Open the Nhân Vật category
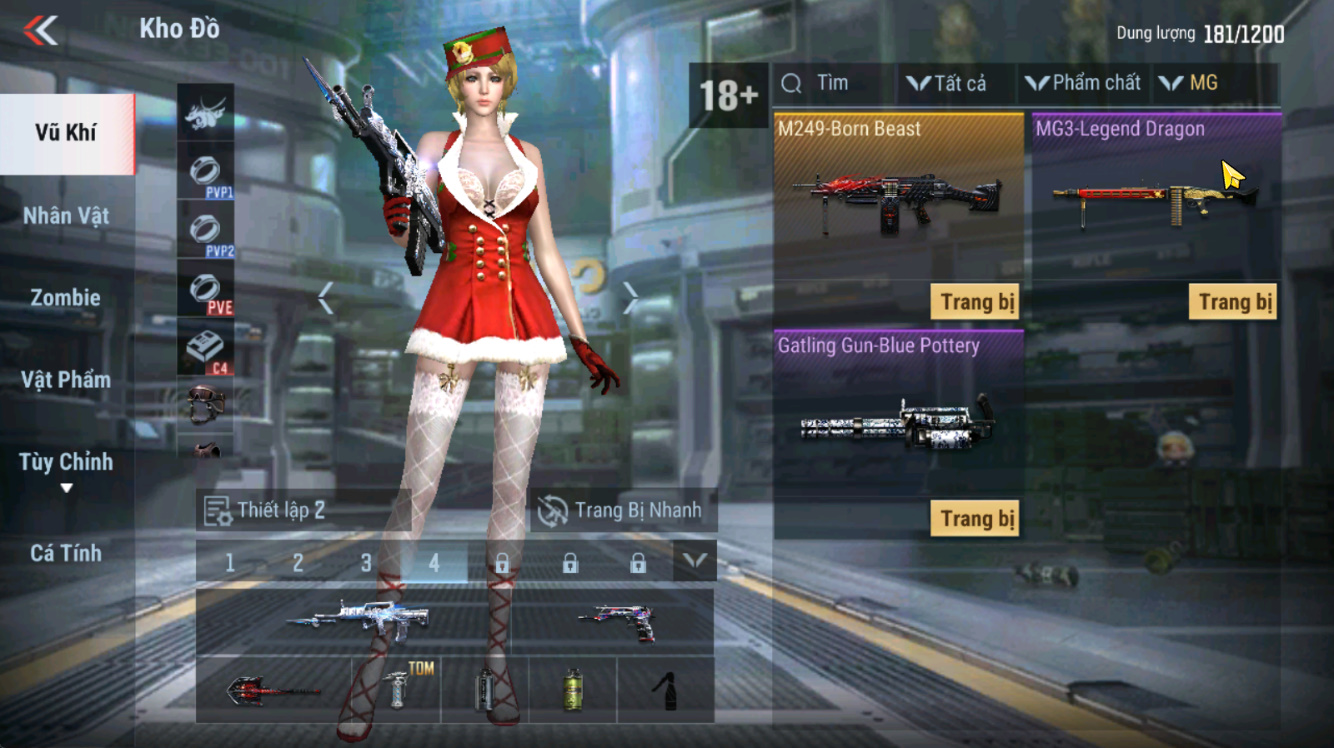 click(x=66, y=215)
